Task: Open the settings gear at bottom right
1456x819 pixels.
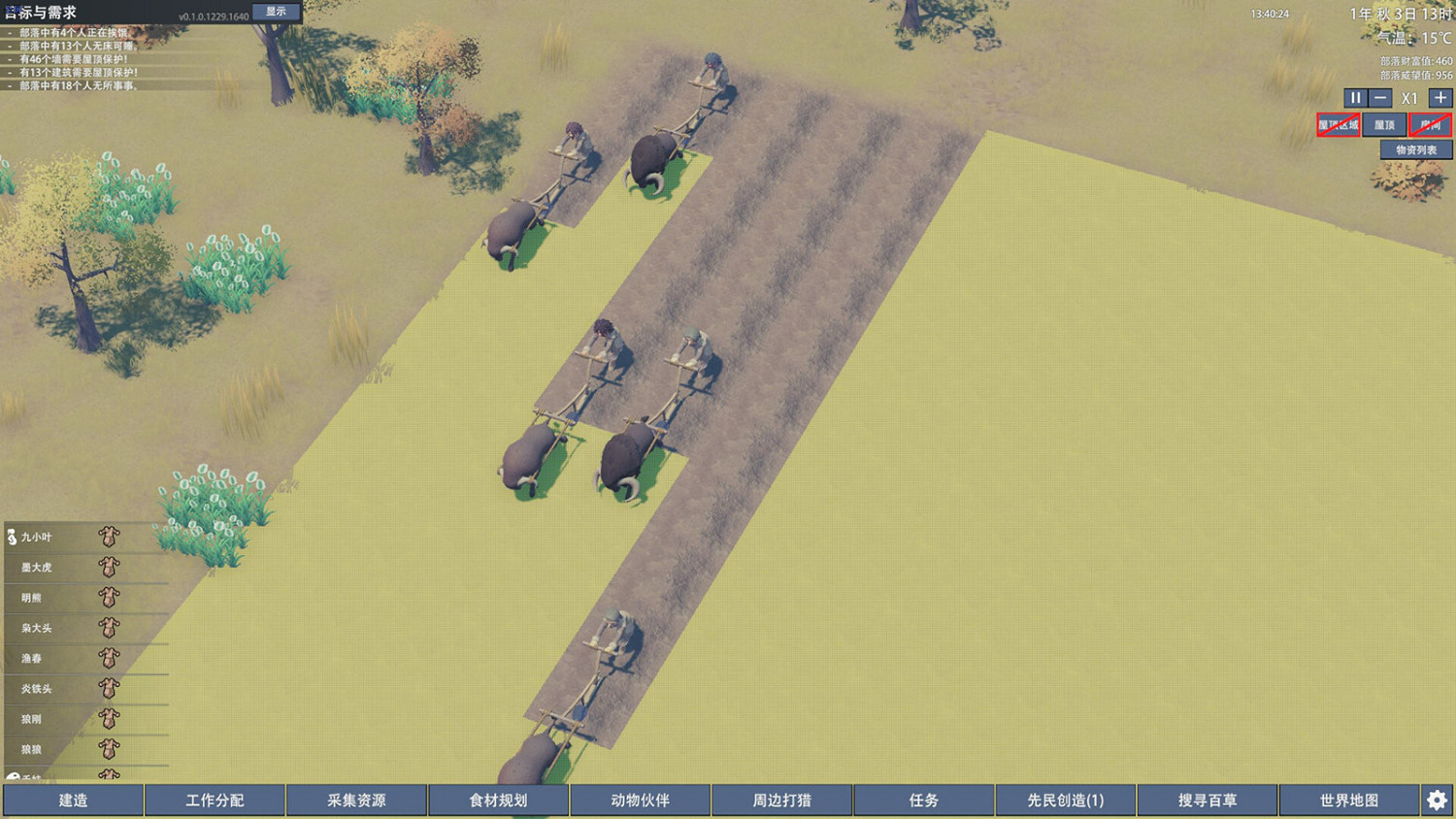Action: click(x=1437, y=799)
